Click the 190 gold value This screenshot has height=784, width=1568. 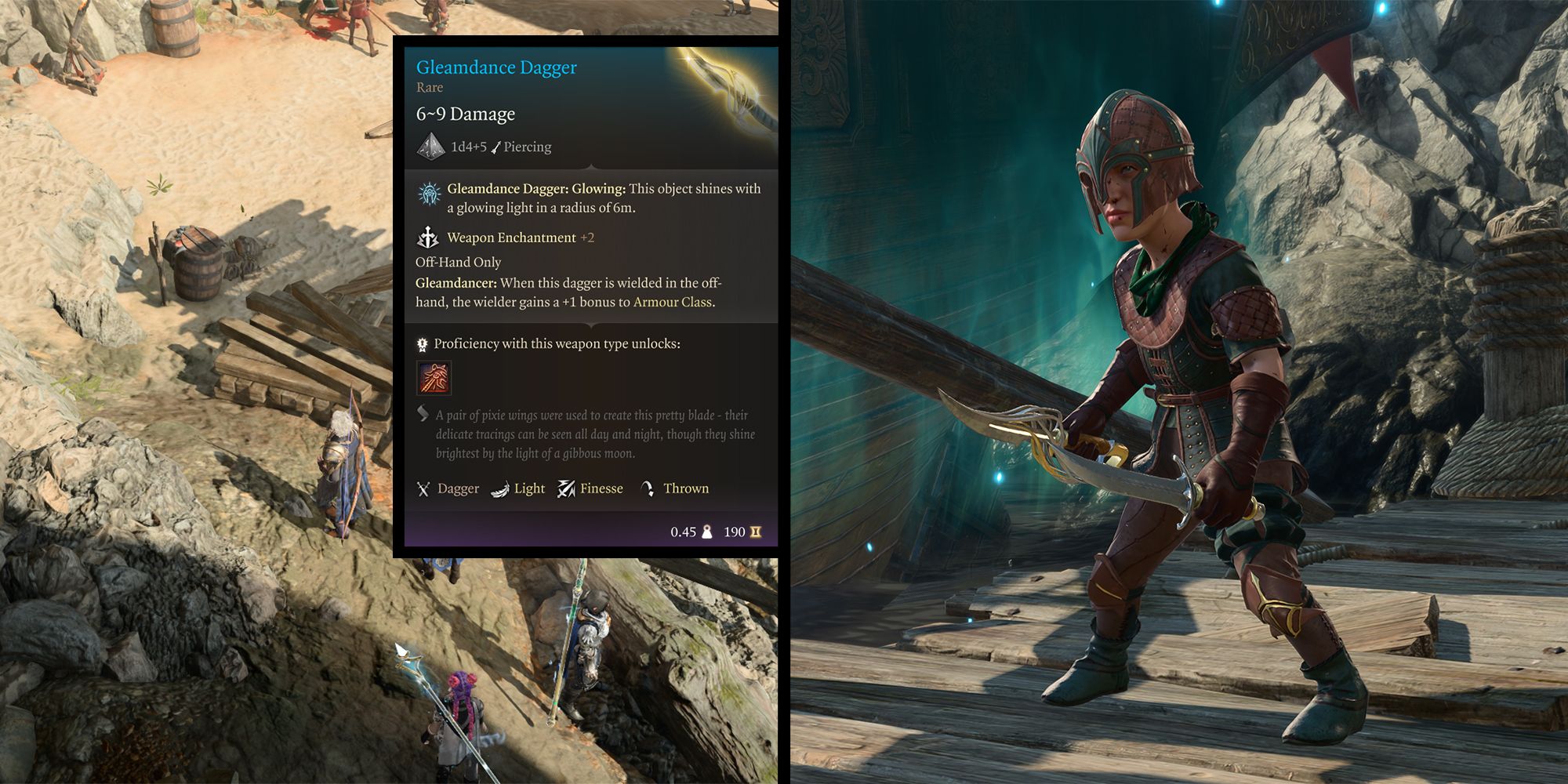(734, 532)
